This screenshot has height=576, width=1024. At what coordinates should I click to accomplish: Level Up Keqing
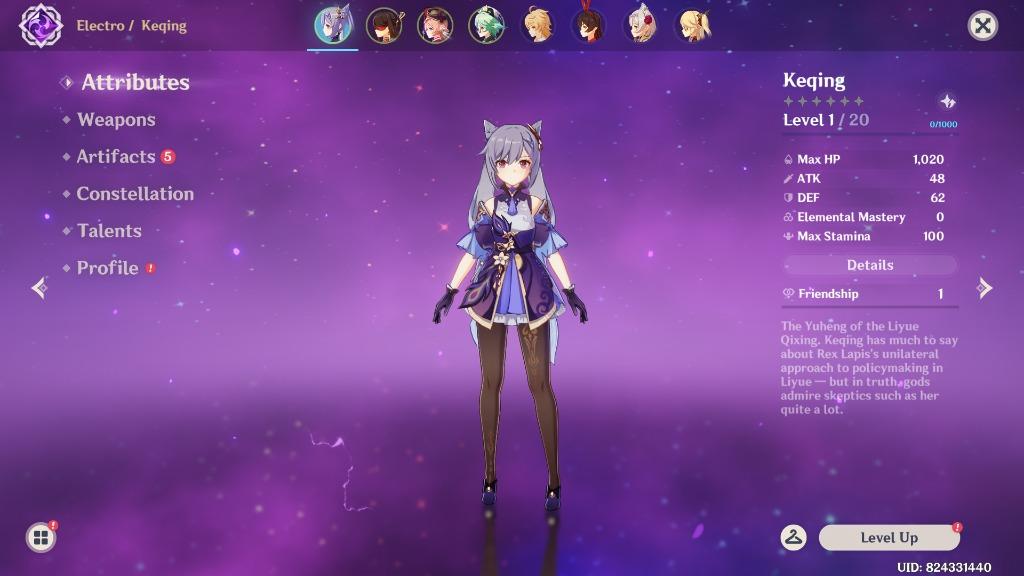click(889, 538)
